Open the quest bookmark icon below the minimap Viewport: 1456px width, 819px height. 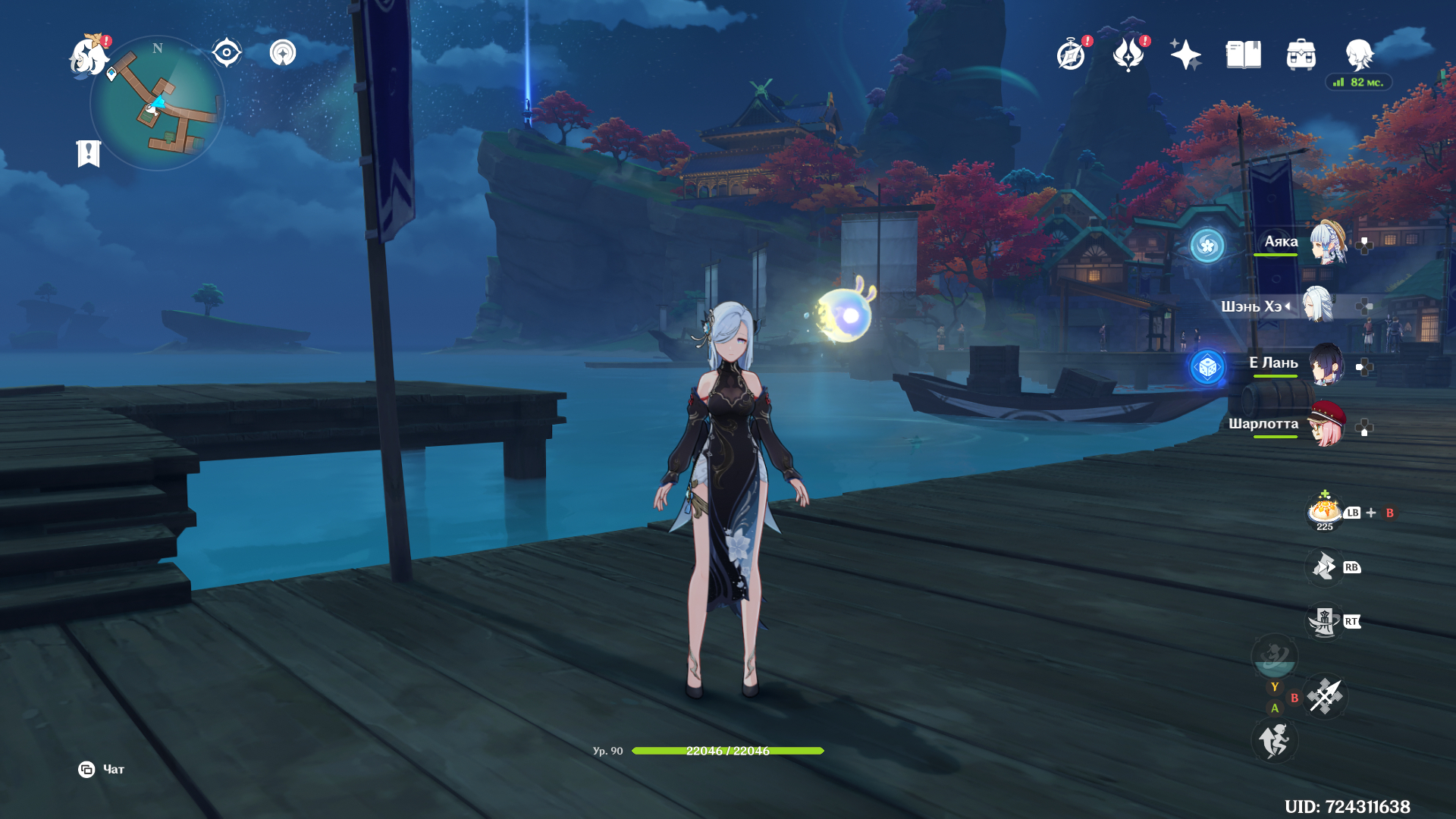coord(89,153)
